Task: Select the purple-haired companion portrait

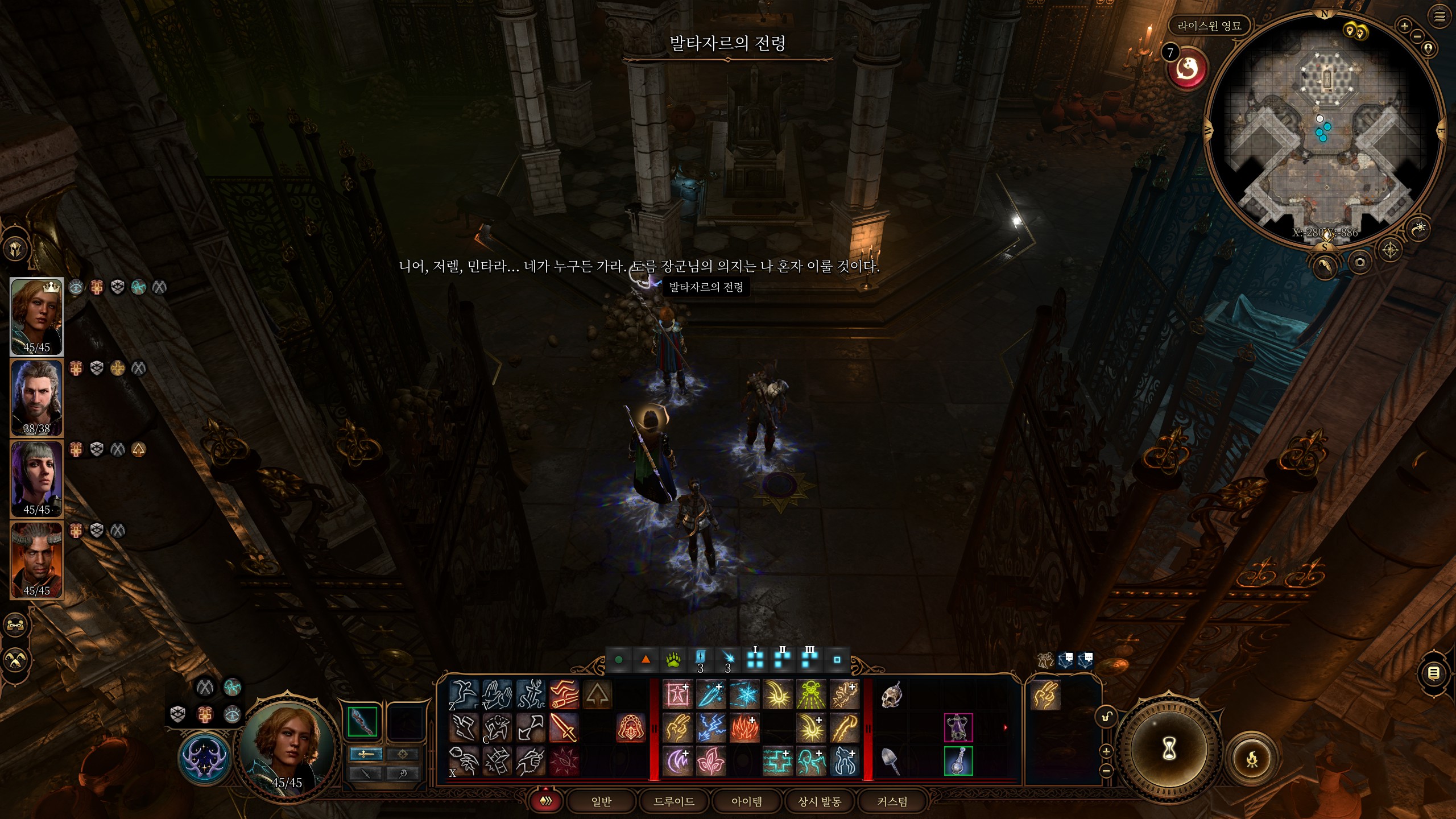Action: (37, 479)
